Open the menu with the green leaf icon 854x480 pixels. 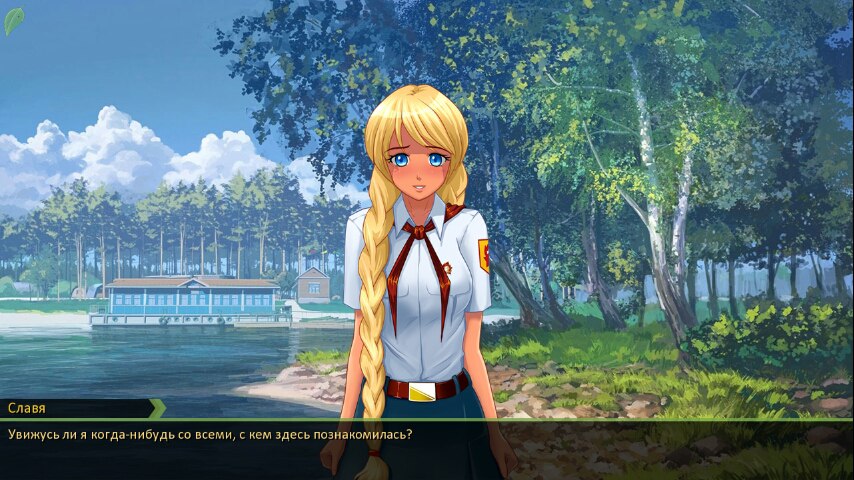point(14,20)
